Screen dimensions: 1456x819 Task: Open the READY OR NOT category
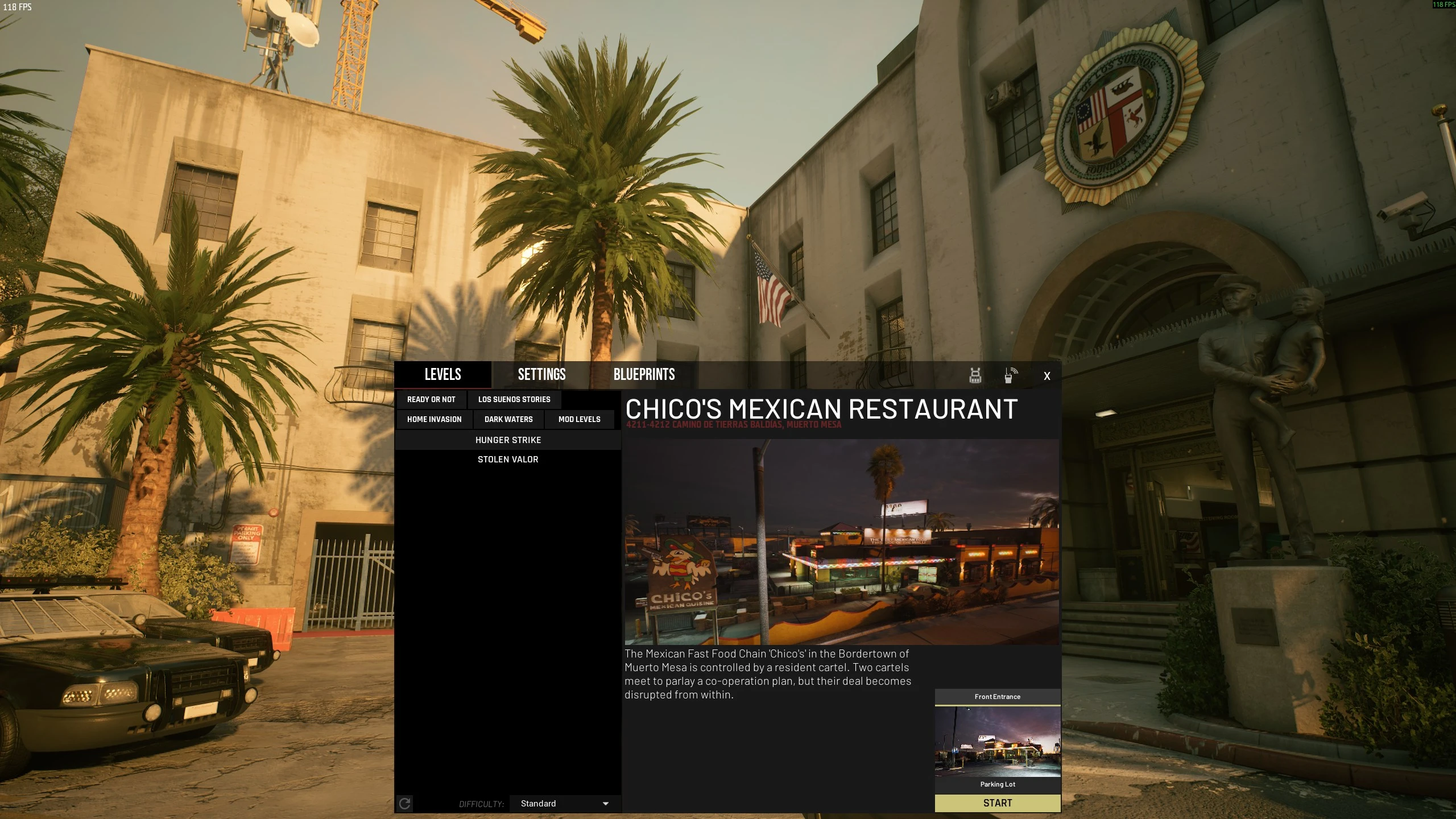[431, 399]
